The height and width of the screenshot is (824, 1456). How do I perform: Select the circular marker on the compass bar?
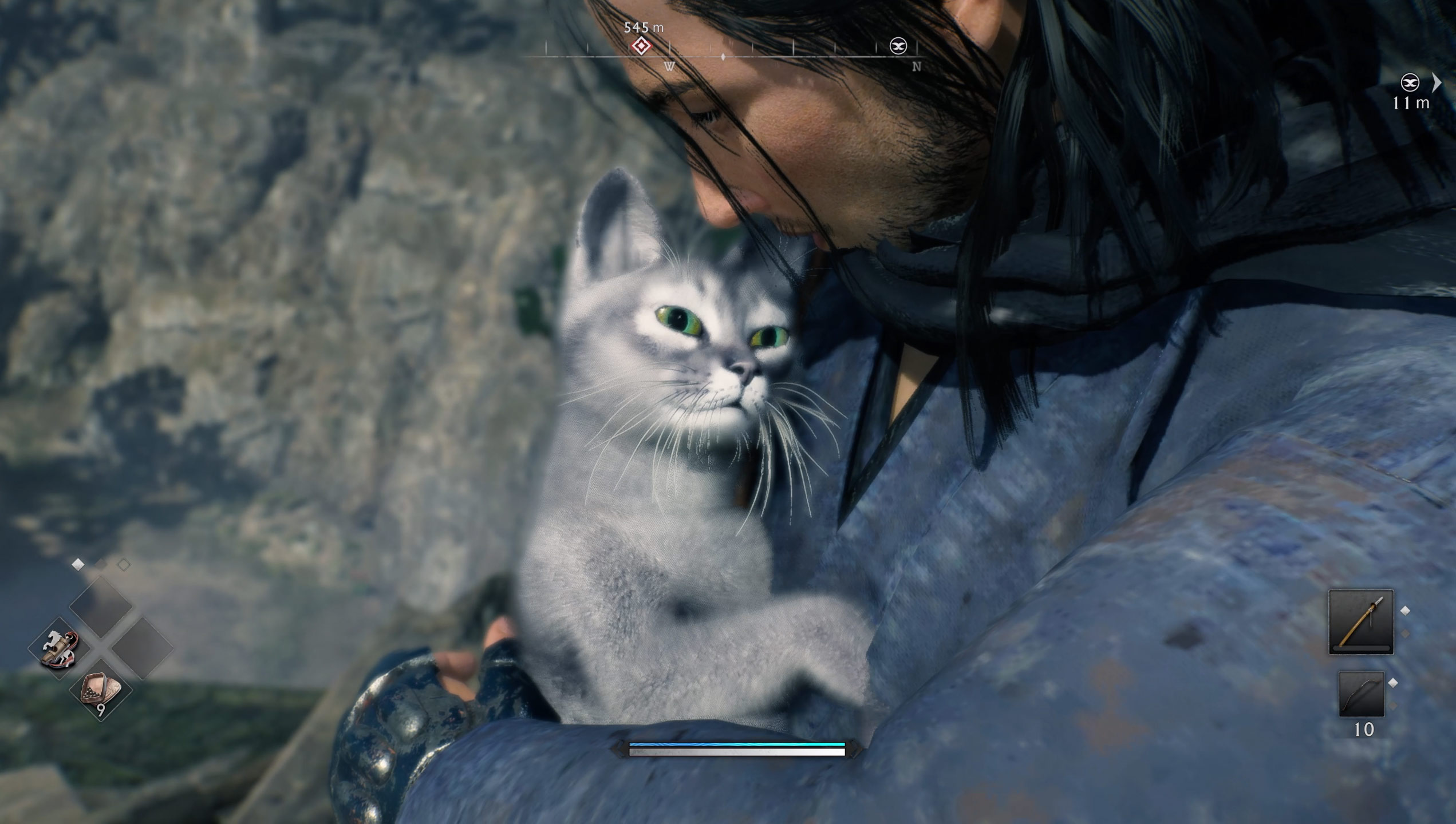point(898,46)
